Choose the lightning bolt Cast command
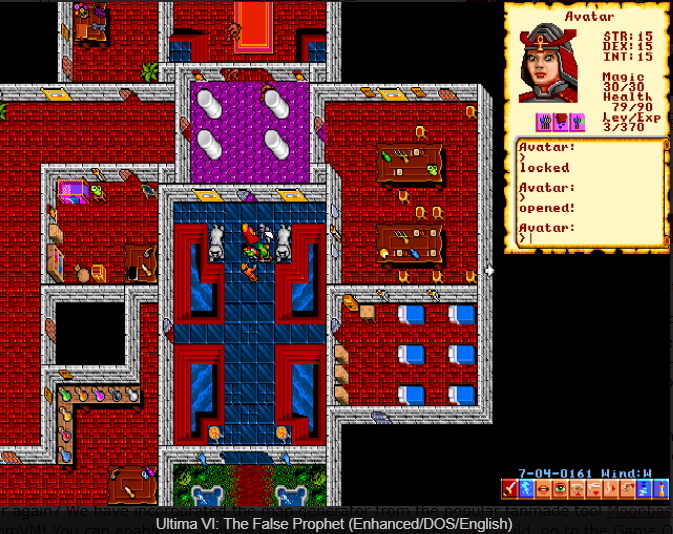The image size is (673, 534). coord(526,489)
